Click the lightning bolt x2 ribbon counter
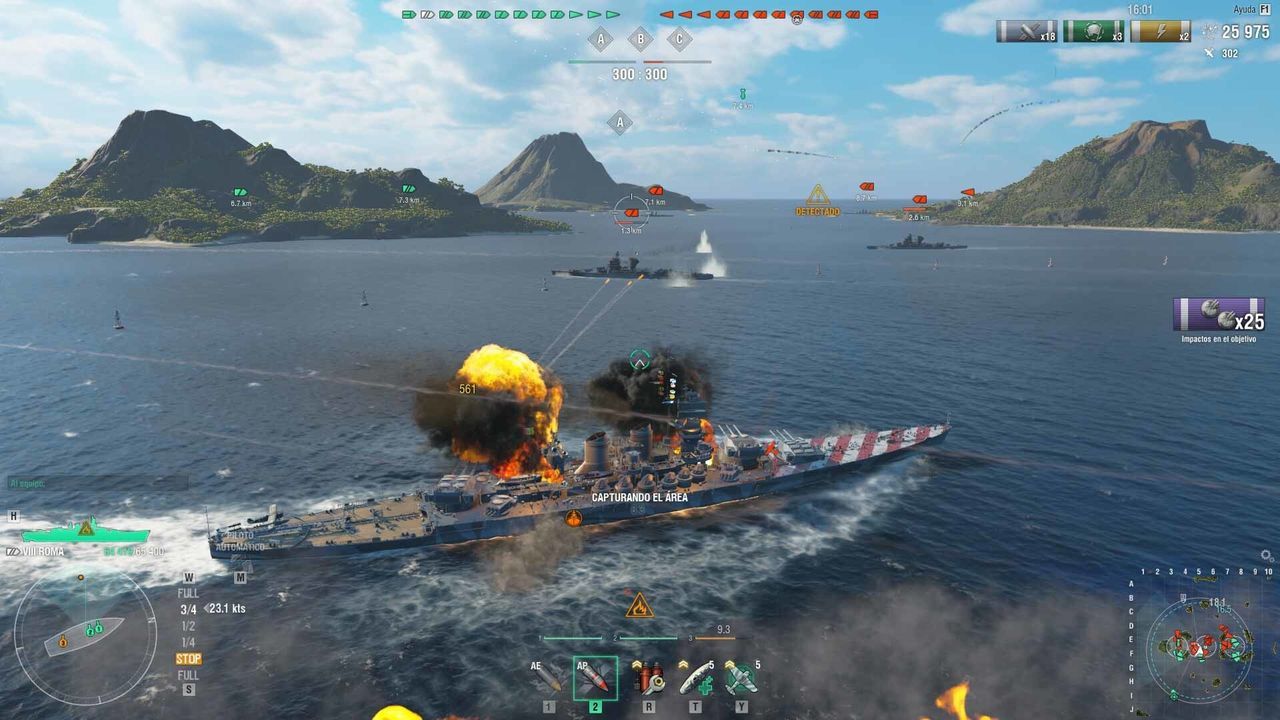Image resolution: width=1280 pixels, height=720 pixels. 1160,31
